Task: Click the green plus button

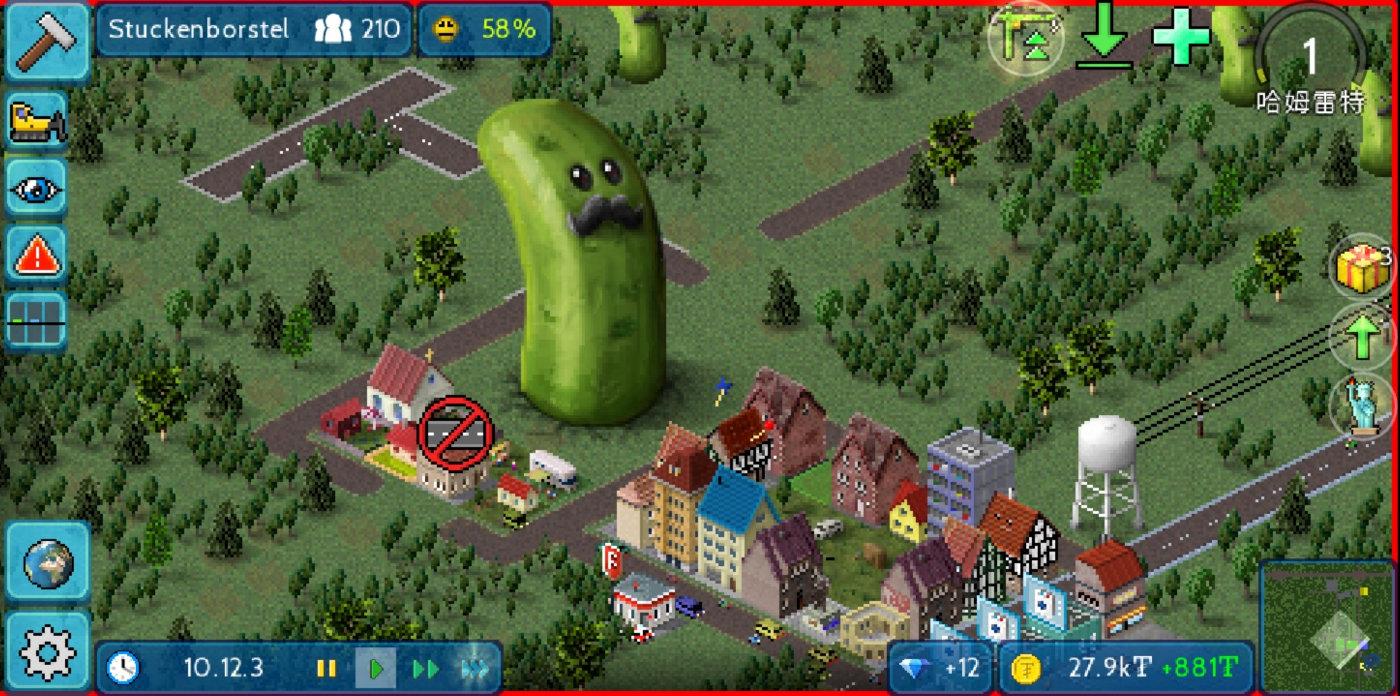Action: click(x=1181, y=38)
